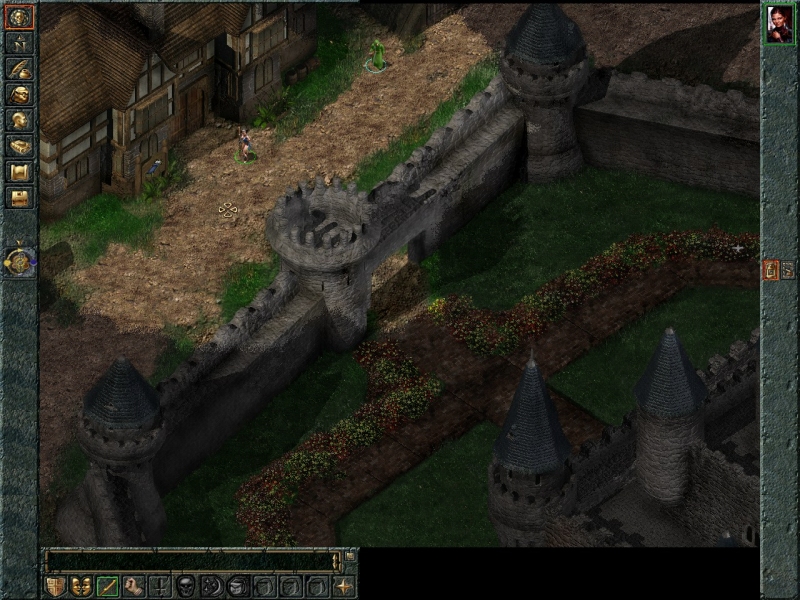The height and width of the screenshot is (600, 800).
Task: Activate the guard shield action
Action: tap(55, 586)
